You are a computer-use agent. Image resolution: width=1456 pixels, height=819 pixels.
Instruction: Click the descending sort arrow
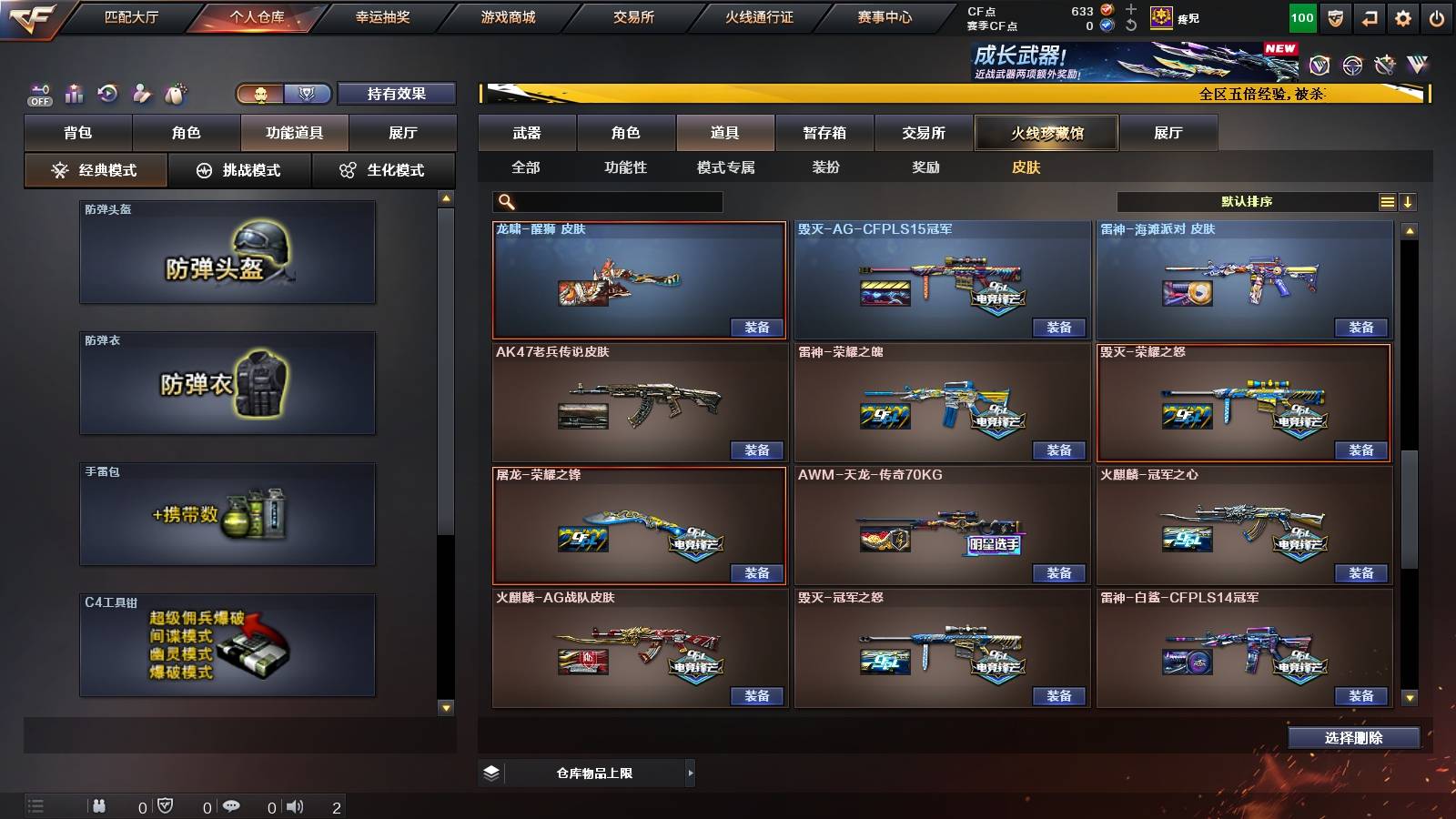[1410, 202]
